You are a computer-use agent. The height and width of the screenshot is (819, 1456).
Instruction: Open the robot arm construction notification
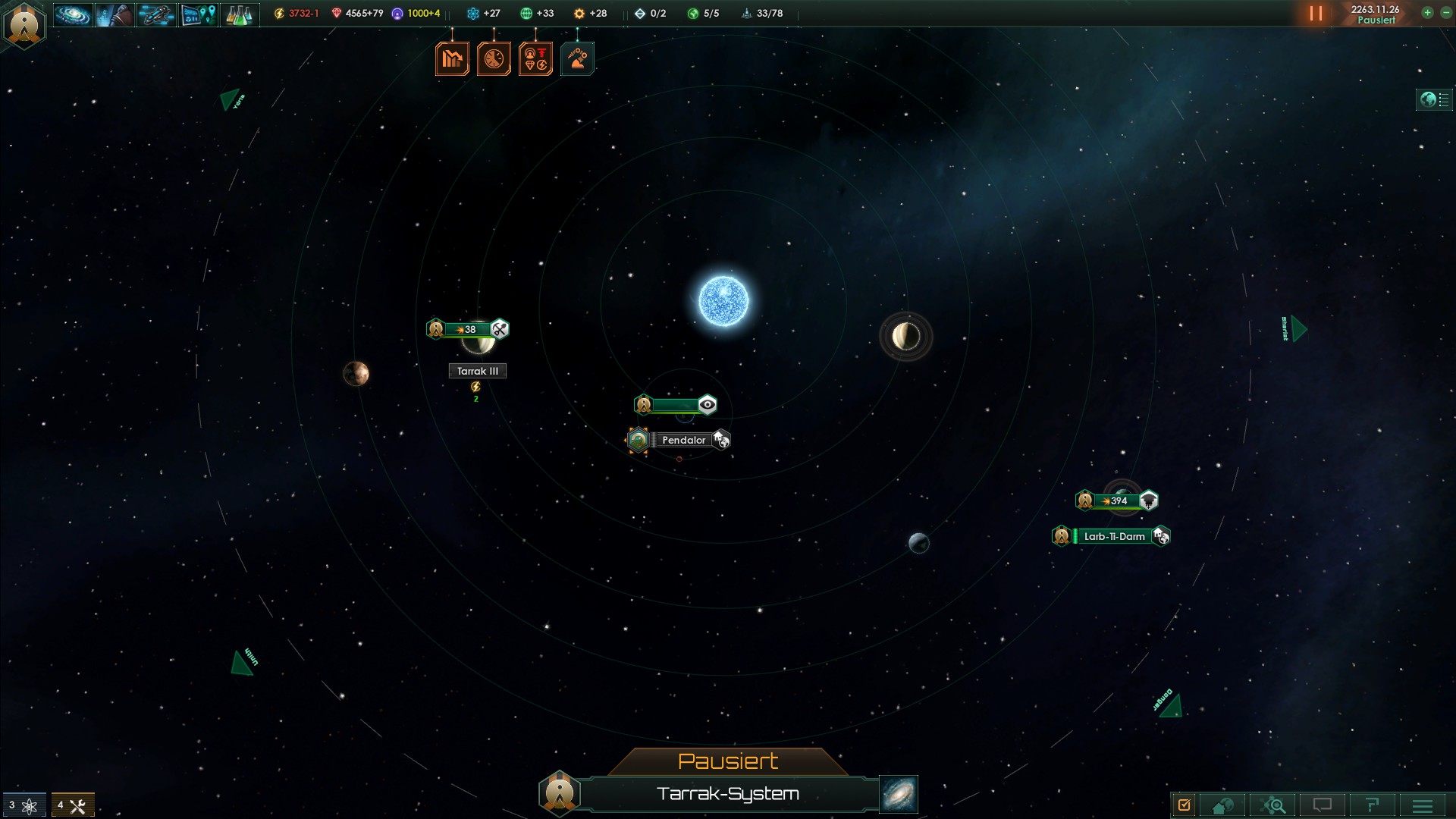[577, 59]
